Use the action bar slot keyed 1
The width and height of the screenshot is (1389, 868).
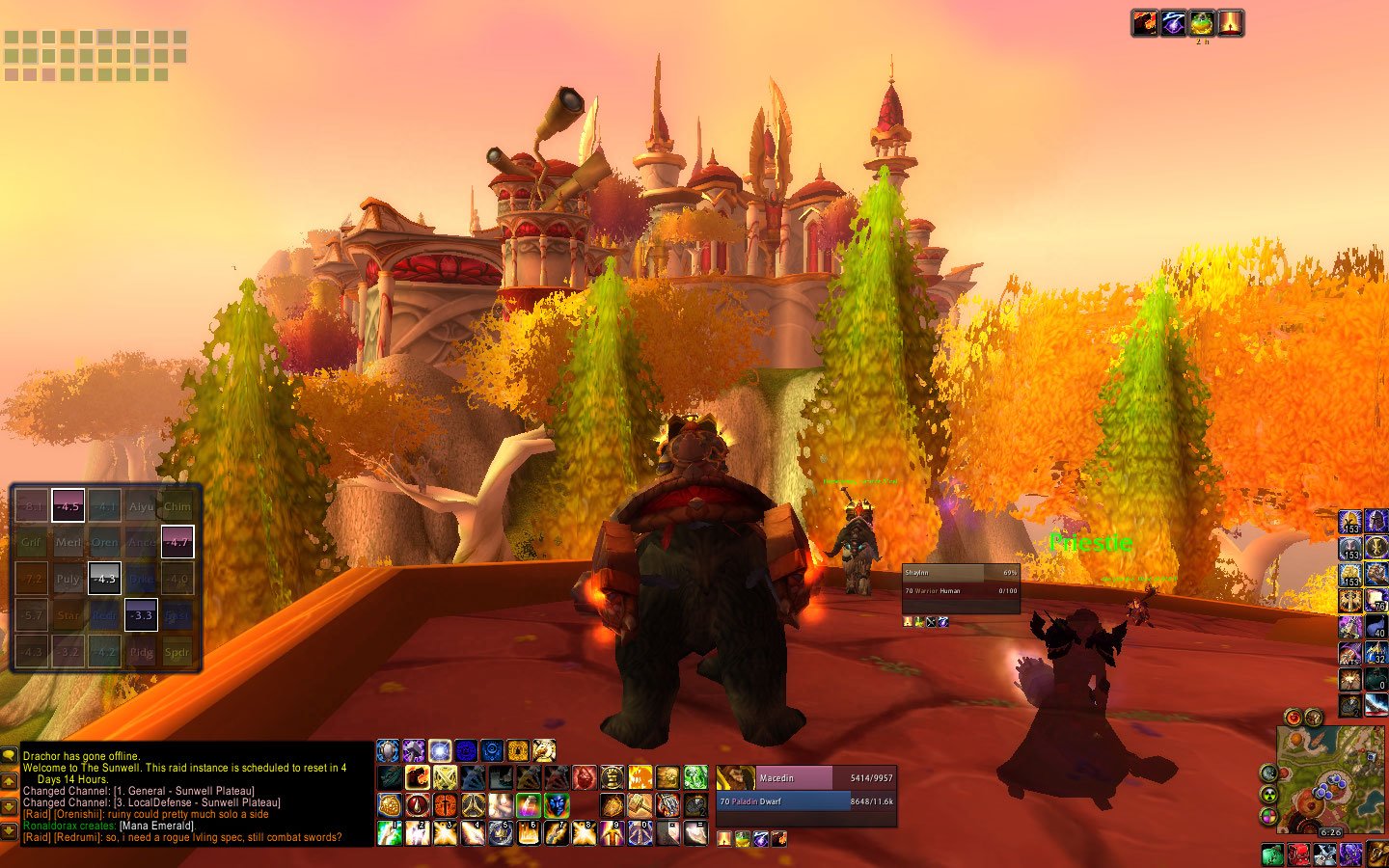tap(389, 832)
